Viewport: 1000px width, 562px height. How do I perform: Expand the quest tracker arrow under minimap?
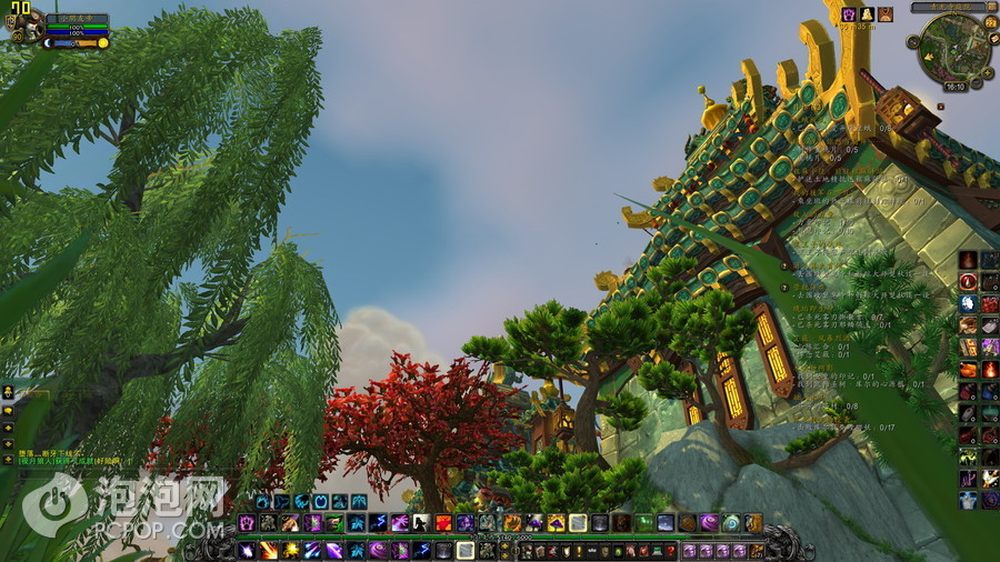coord(941,105)
